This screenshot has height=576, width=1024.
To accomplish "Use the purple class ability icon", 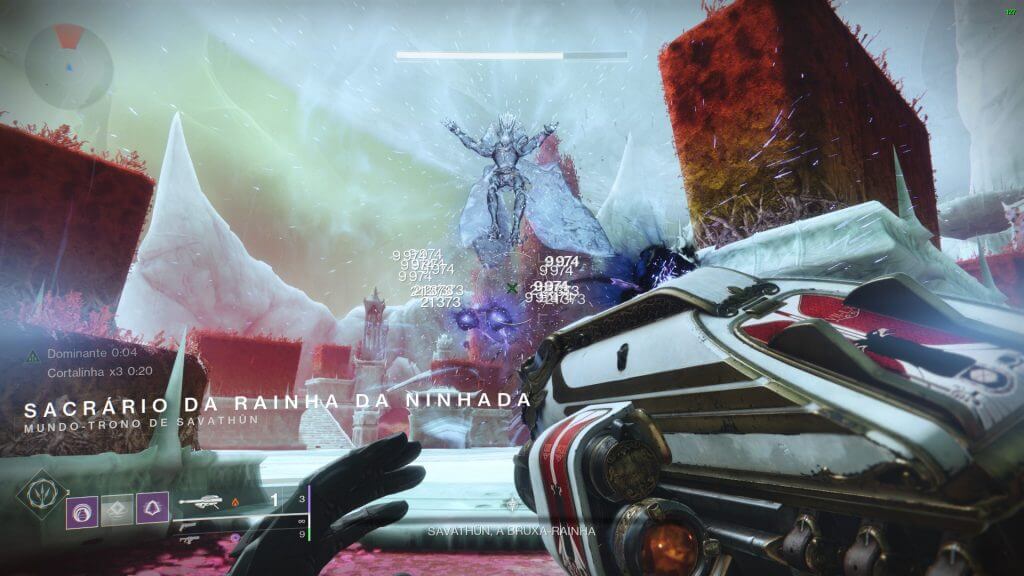I will tap(152, 511).
